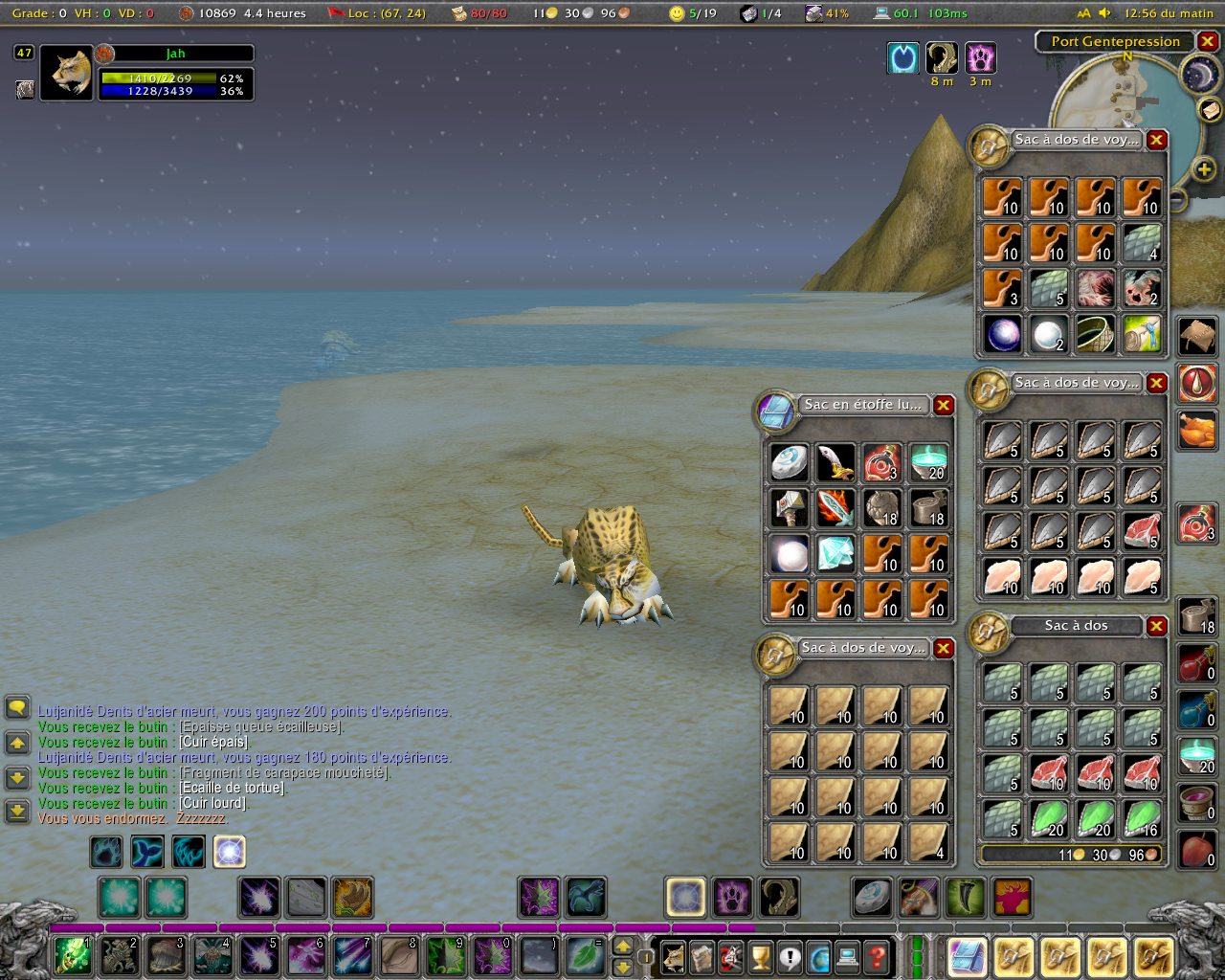Zoom in on the minimap
Screen dimensions: 1225x980
(1204, 170)
